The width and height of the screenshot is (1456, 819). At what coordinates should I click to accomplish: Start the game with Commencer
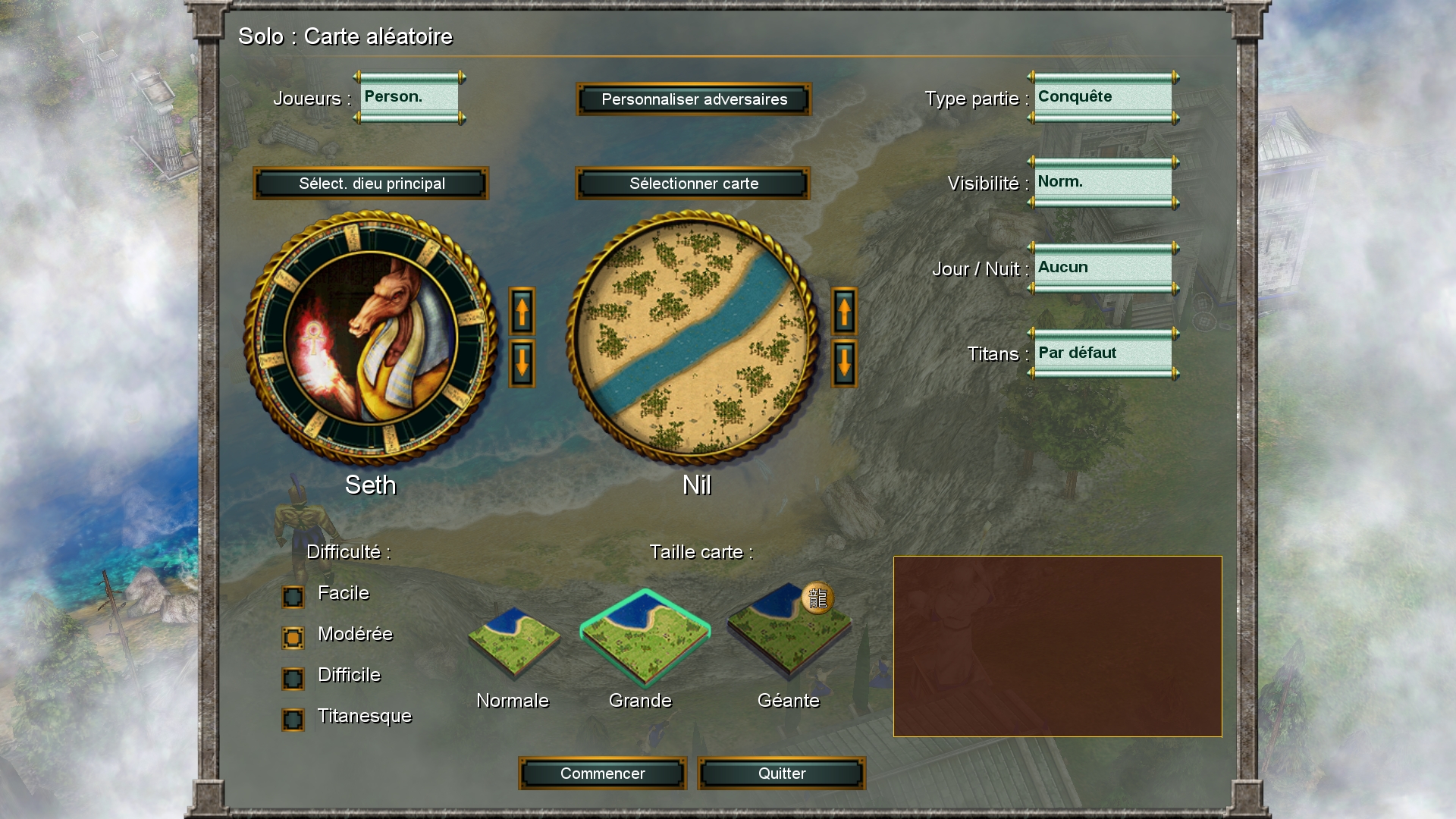coord(602,773)
